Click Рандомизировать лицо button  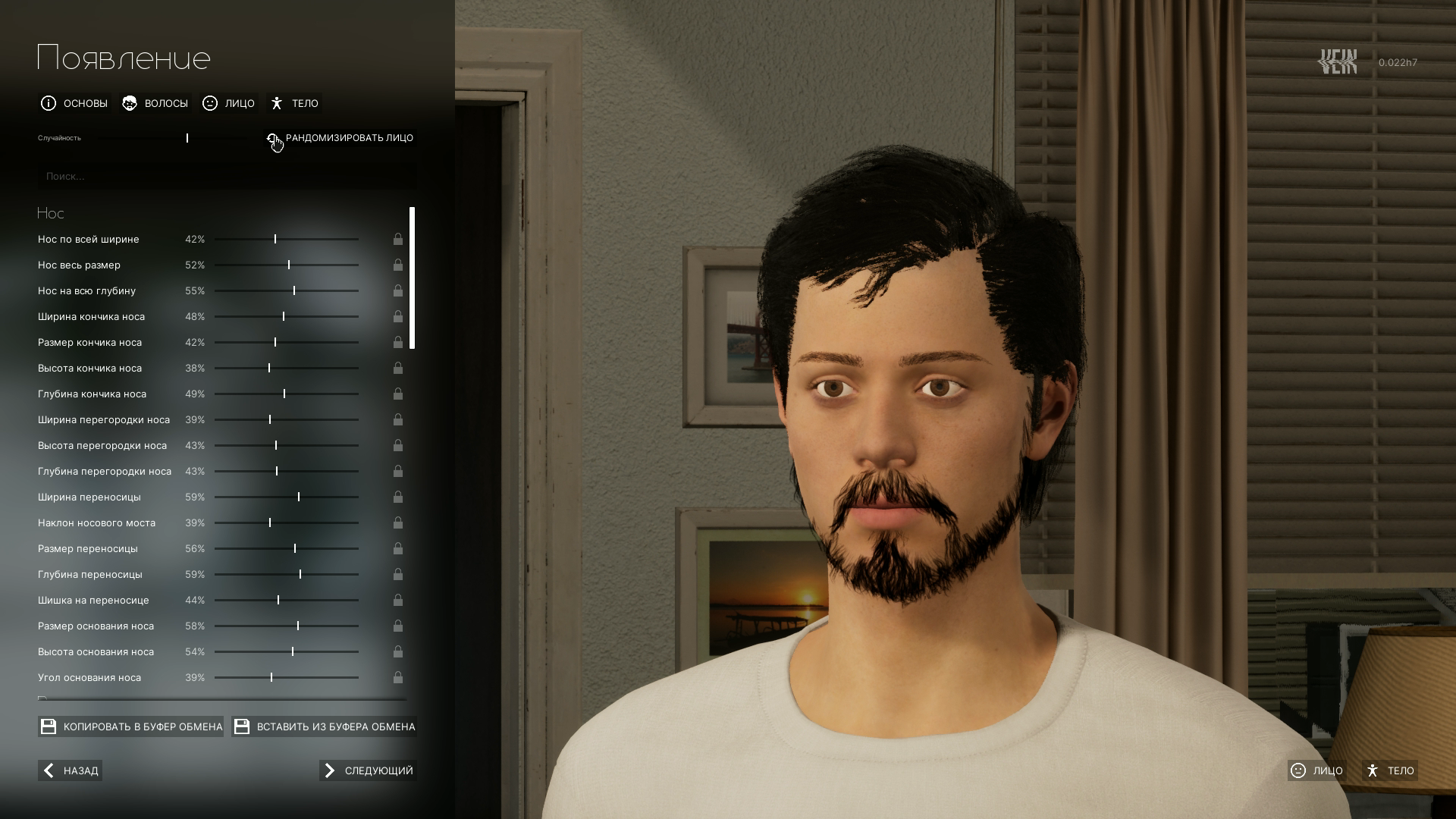(340, 138)
